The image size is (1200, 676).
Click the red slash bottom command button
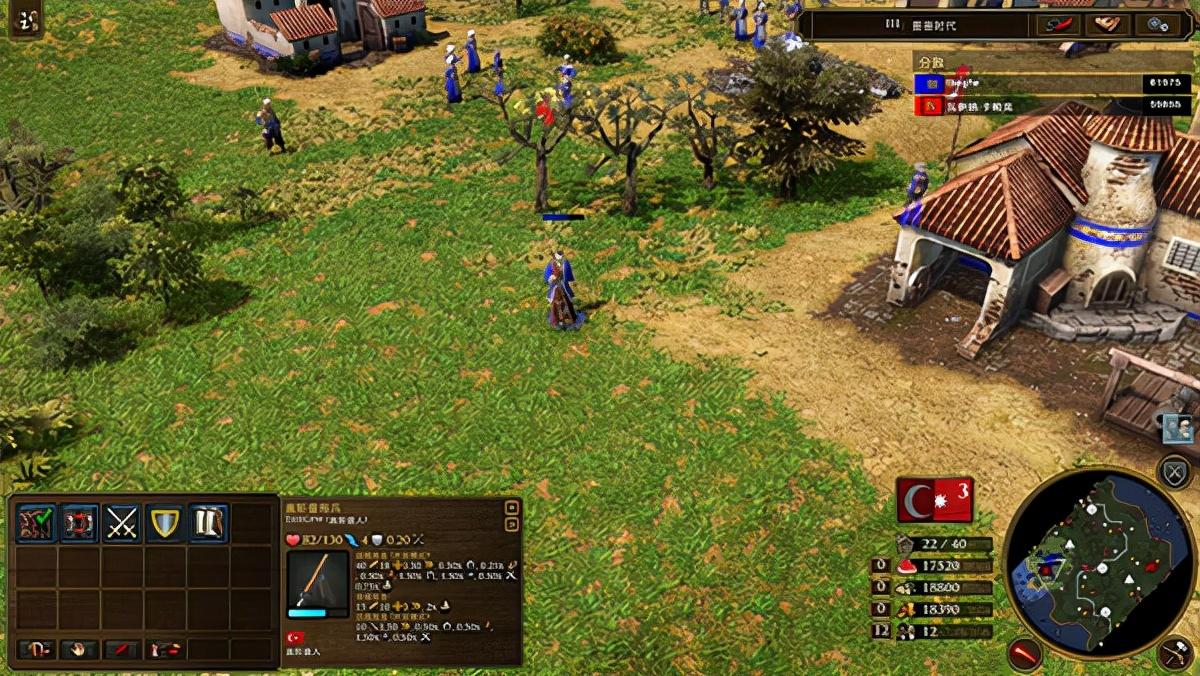122,650
